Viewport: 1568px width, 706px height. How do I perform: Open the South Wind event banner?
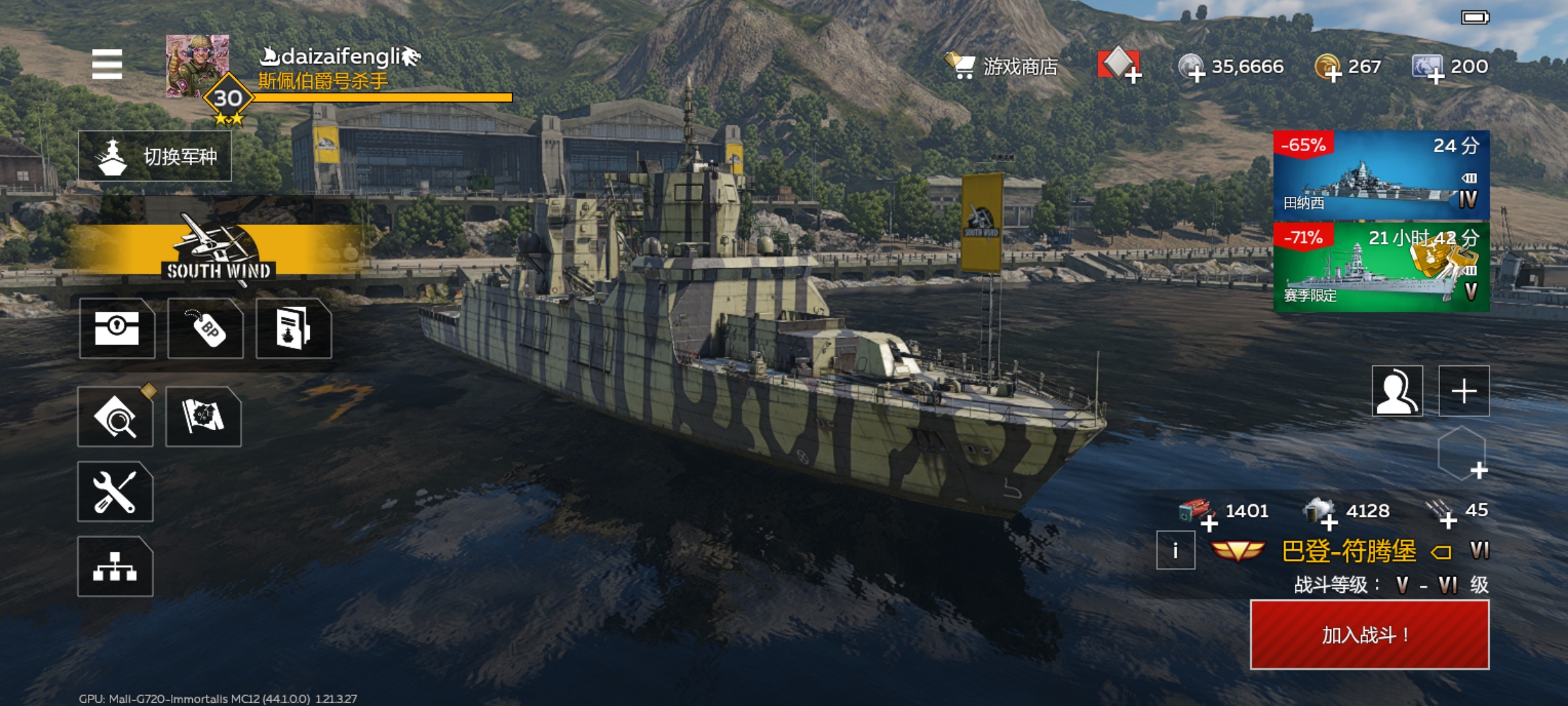click(x=218, y=250)
